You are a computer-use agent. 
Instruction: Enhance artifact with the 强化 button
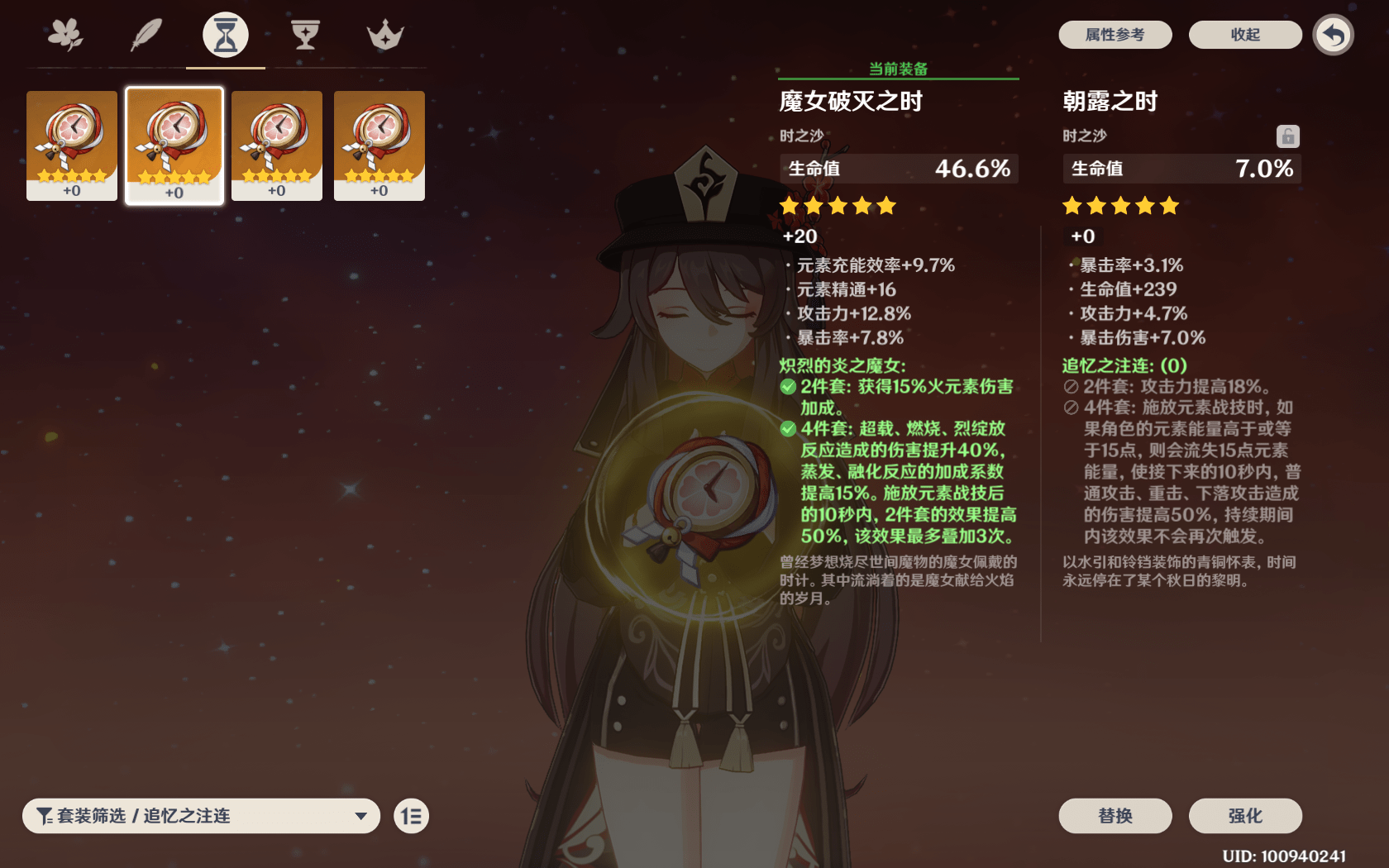pos(1244,816)
